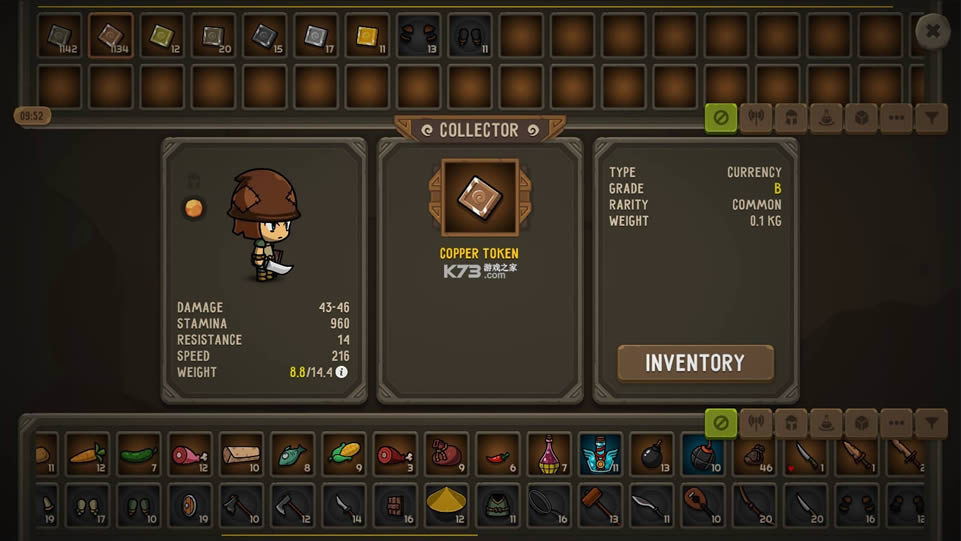961x541 pixels.
Task: Choose the black bomb item
Action: pyautogui.click(x=652, y=454)
